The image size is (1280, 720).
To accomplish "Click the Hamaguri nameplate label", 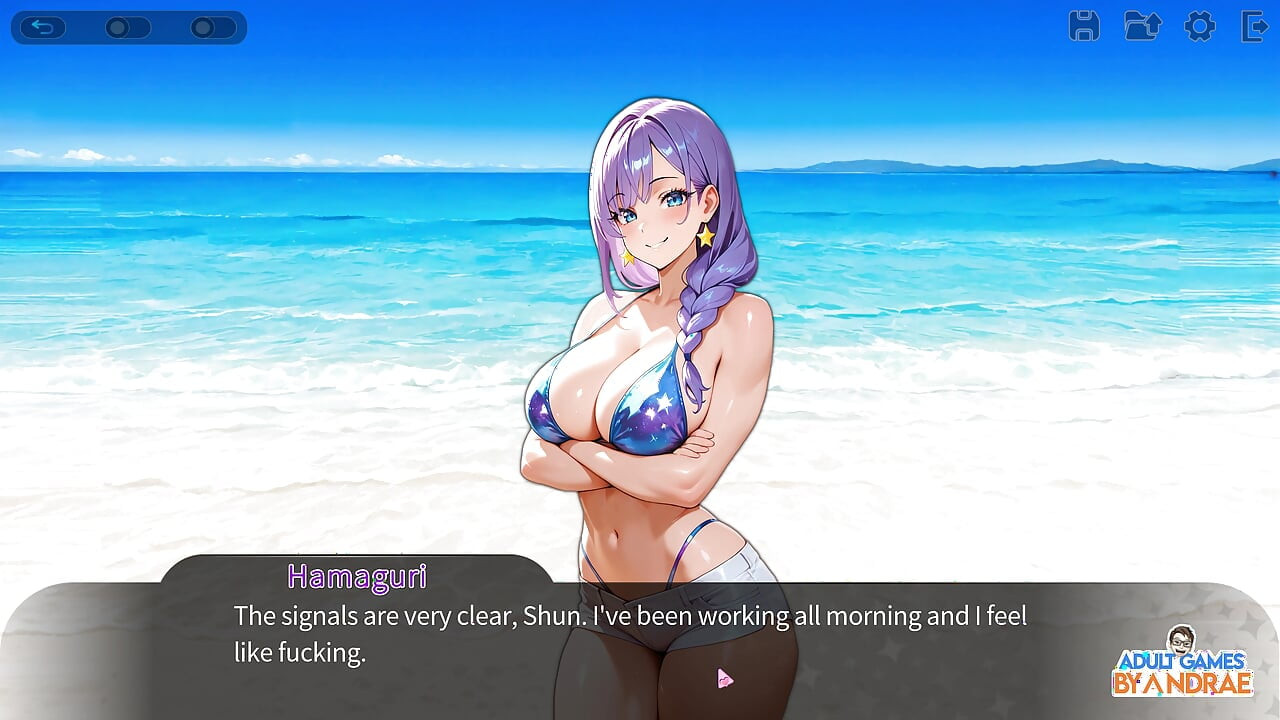I will coord(357,577).
